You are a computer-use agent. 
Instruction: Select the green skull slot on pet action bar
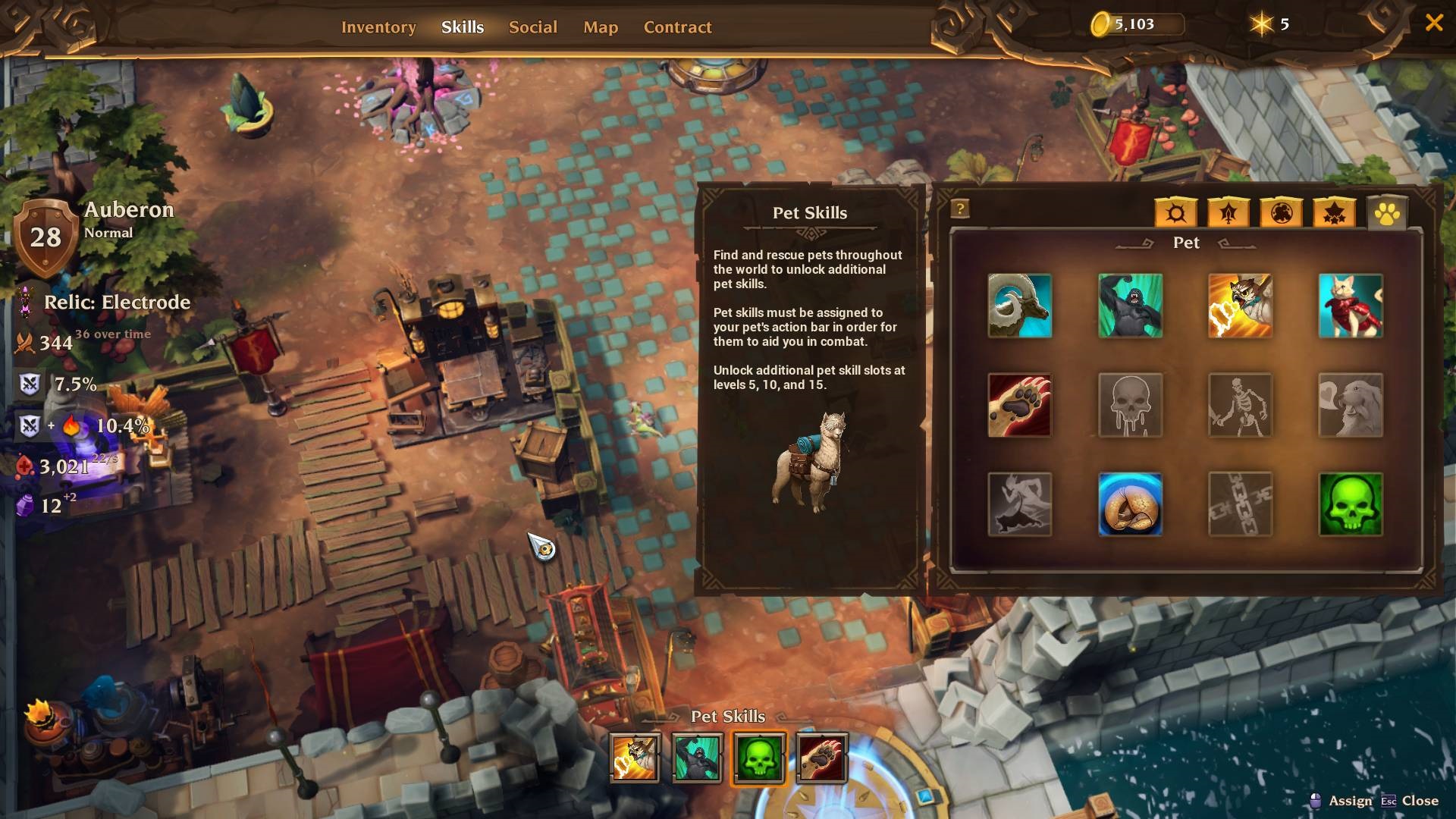tap(759, 758)
